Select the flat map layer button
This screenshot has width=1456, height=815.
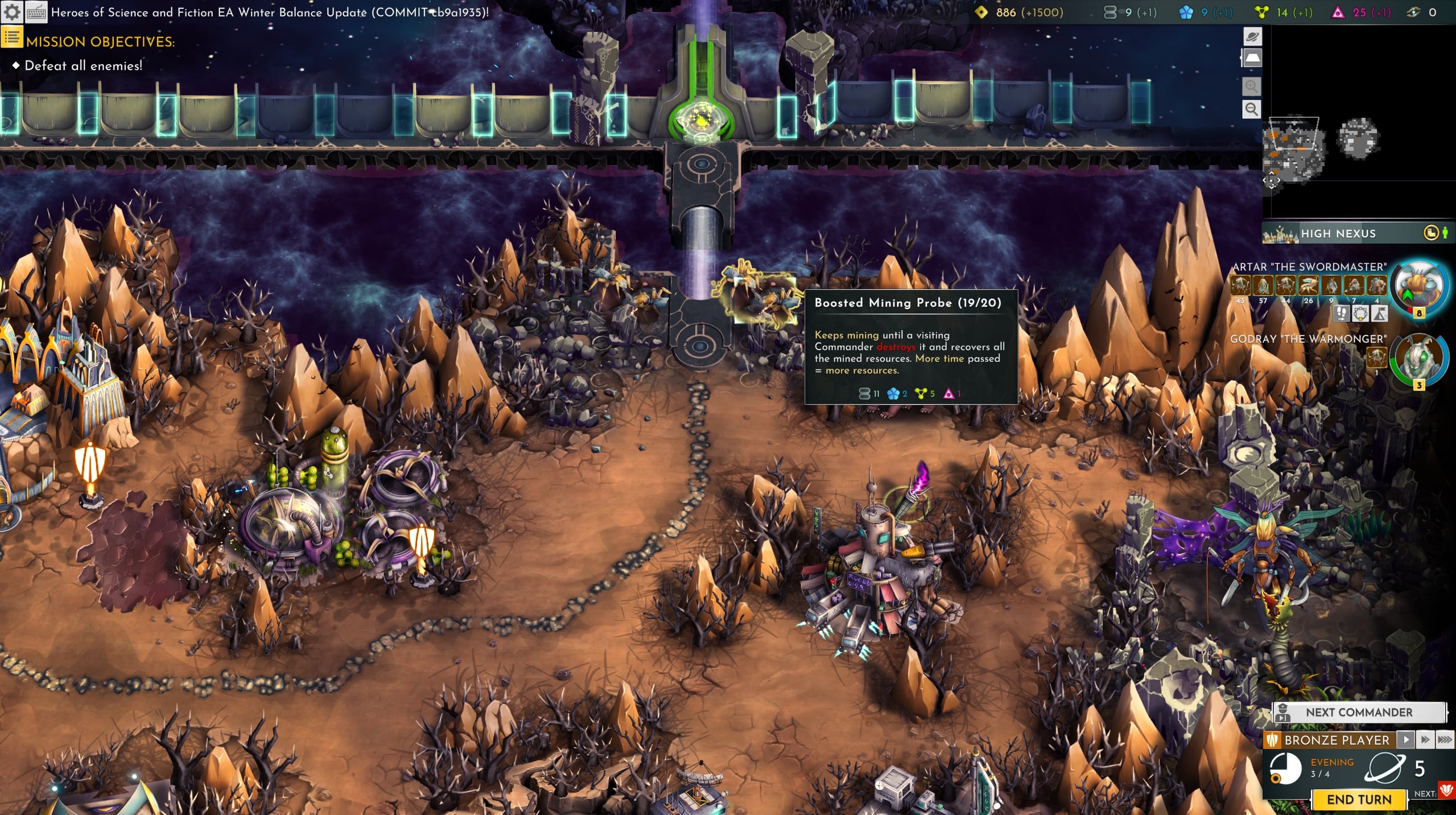pyautogui.click(x=1252, y=58)
